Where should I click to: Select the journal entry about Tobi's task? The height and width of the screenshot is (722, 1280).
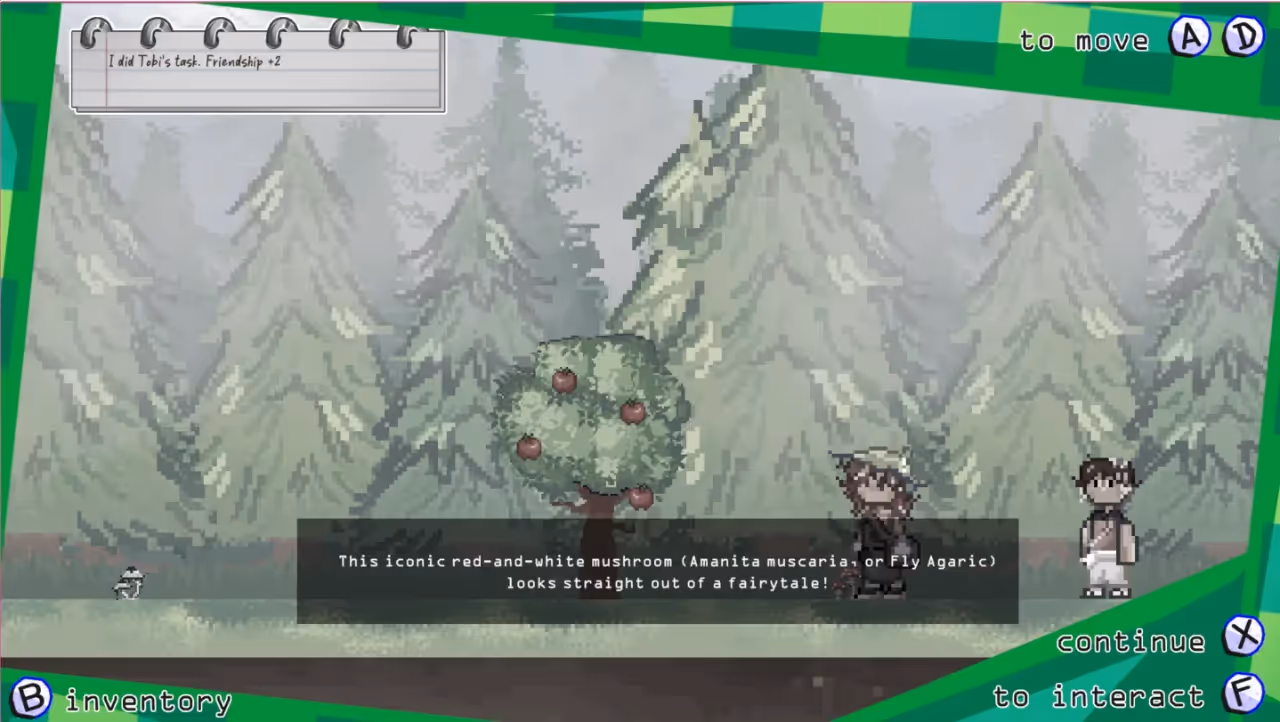coord(196,61)
